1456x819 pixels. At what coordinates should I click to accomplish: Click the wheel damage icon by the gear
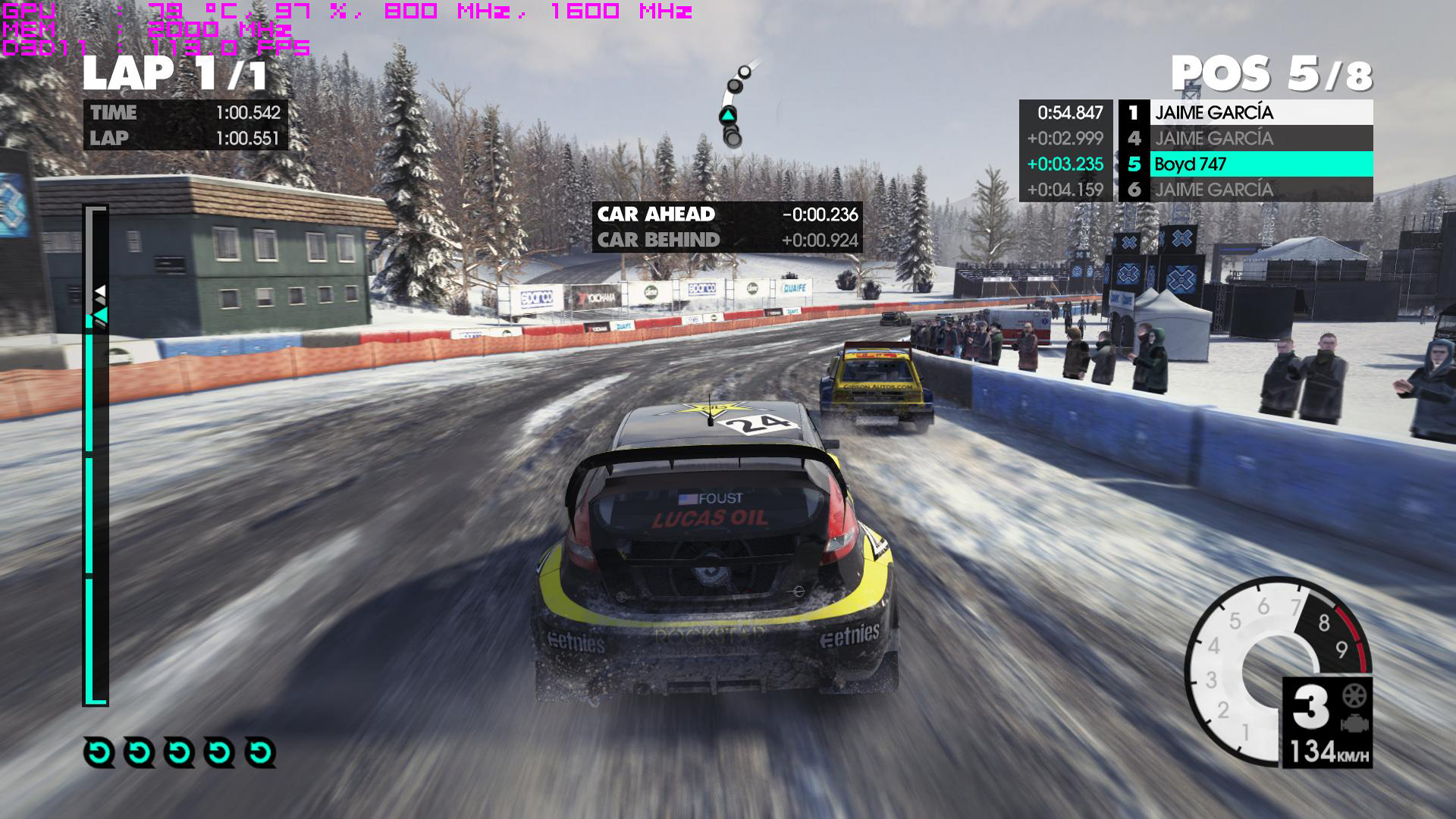pyautogui.click(x=1354, y=695)
